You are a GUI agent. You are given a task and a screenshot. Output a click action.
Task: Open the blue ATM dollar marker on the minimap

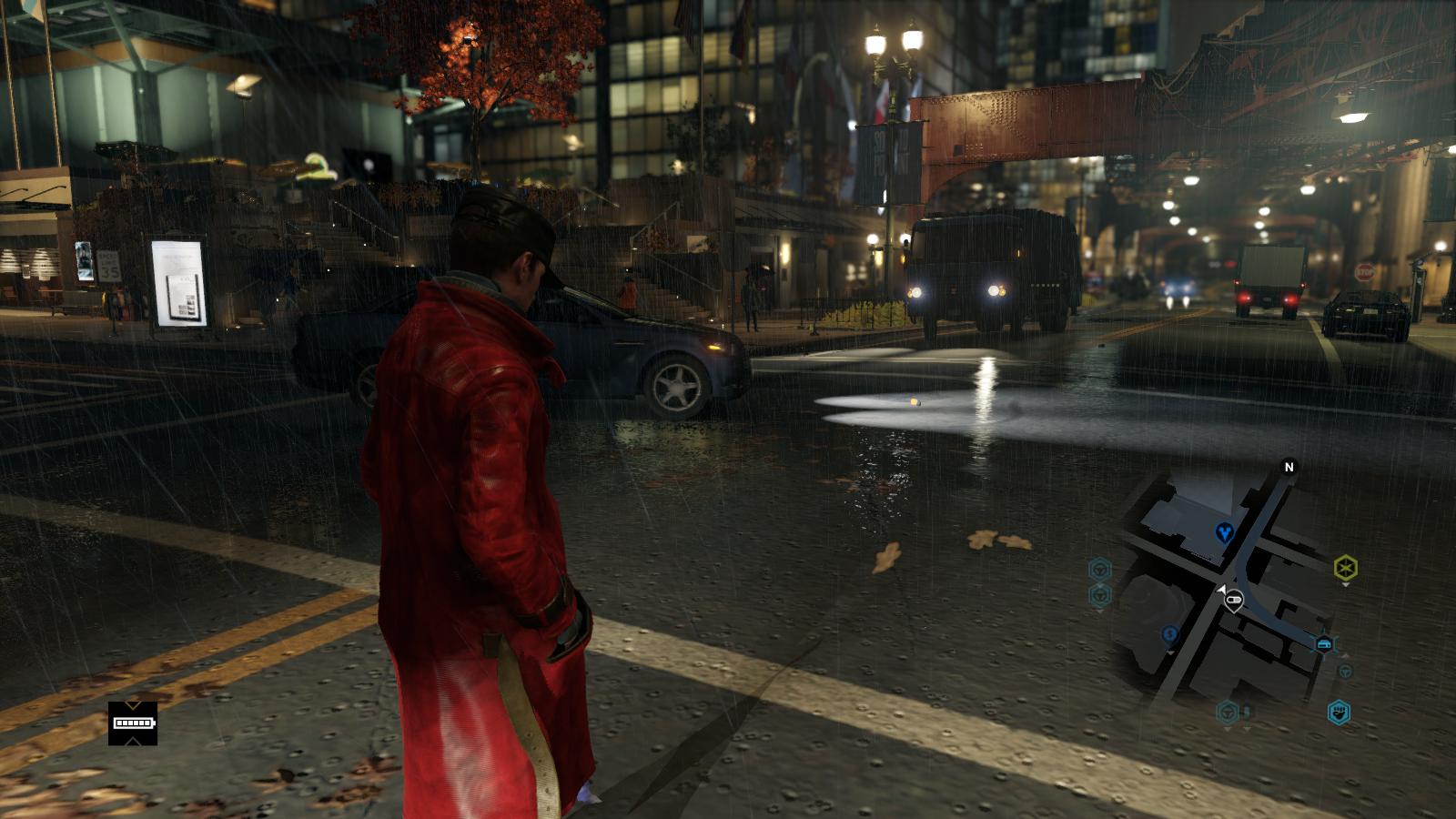tap(1169, 634)
